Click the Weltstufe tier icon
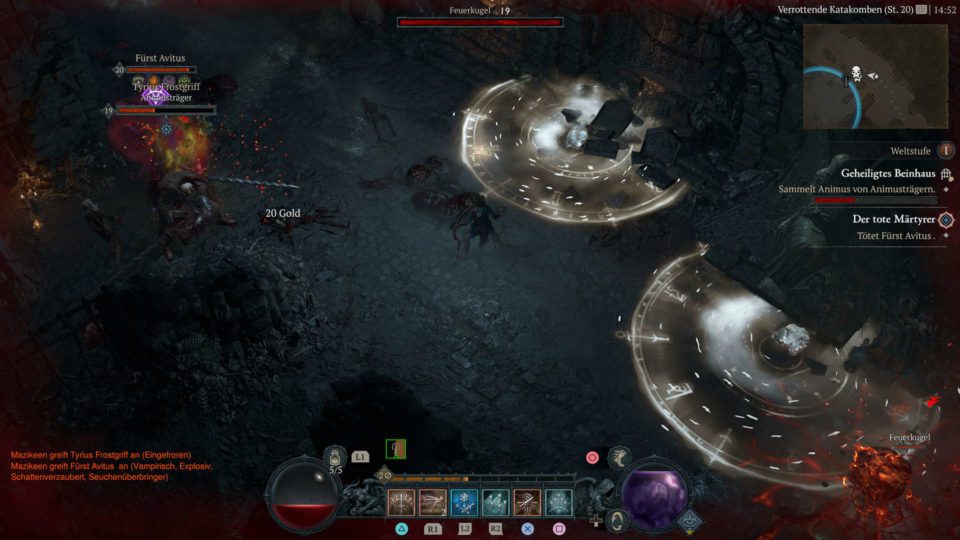The height and width of the screenshot is (540, 960). 945,149
